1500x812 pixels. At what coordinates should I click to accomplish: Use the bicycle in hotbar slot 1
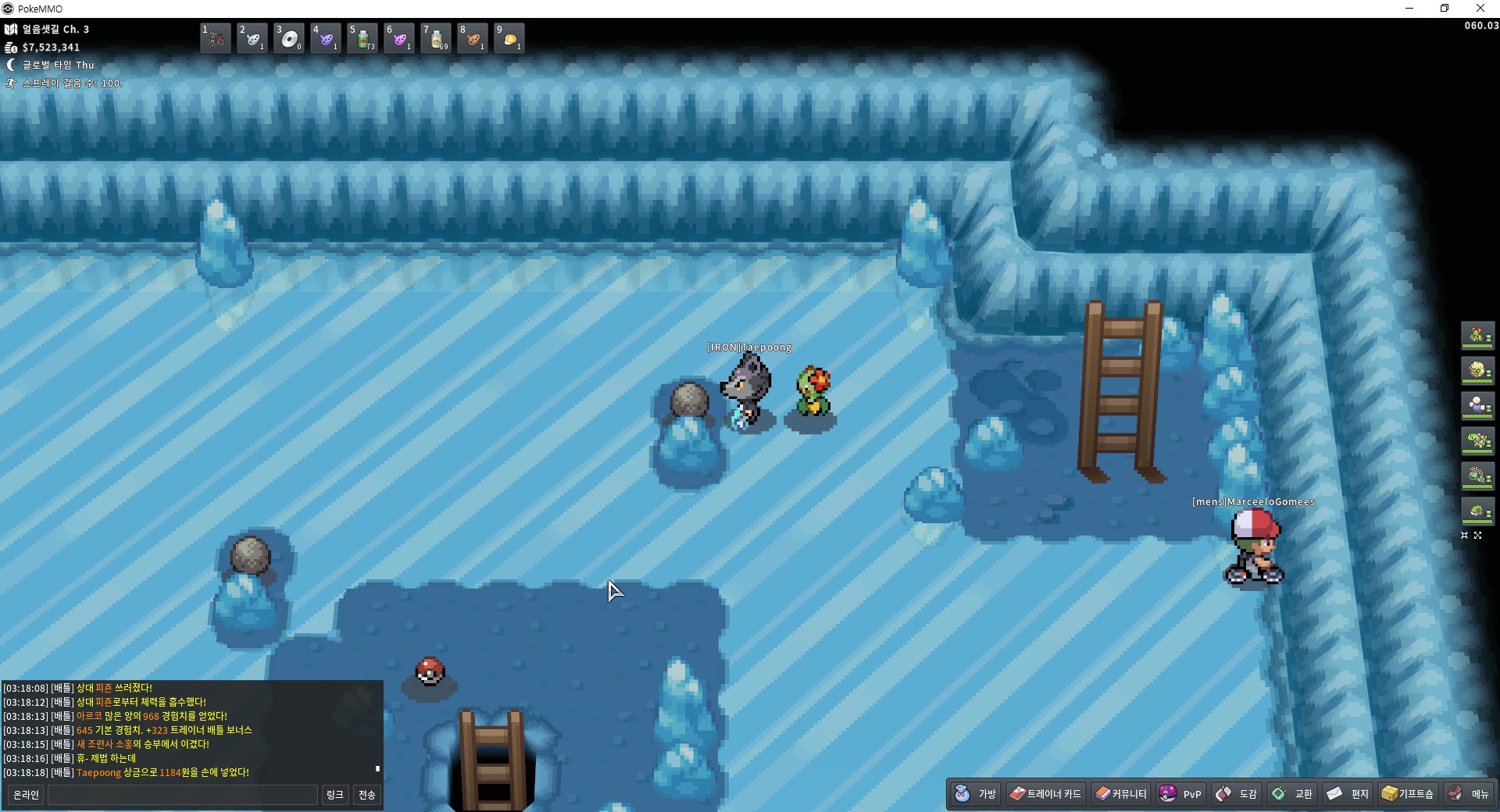pyautogui.click(x=216, y=38)
